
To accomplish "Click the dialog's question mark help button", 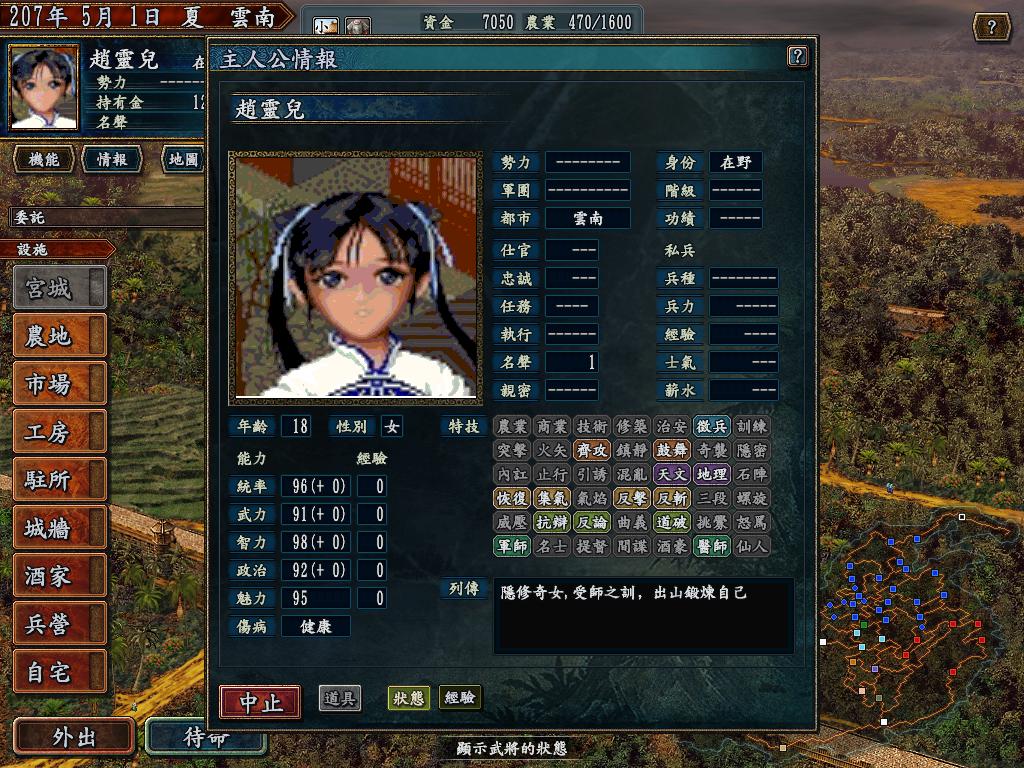I will click(x=797, y=56).
